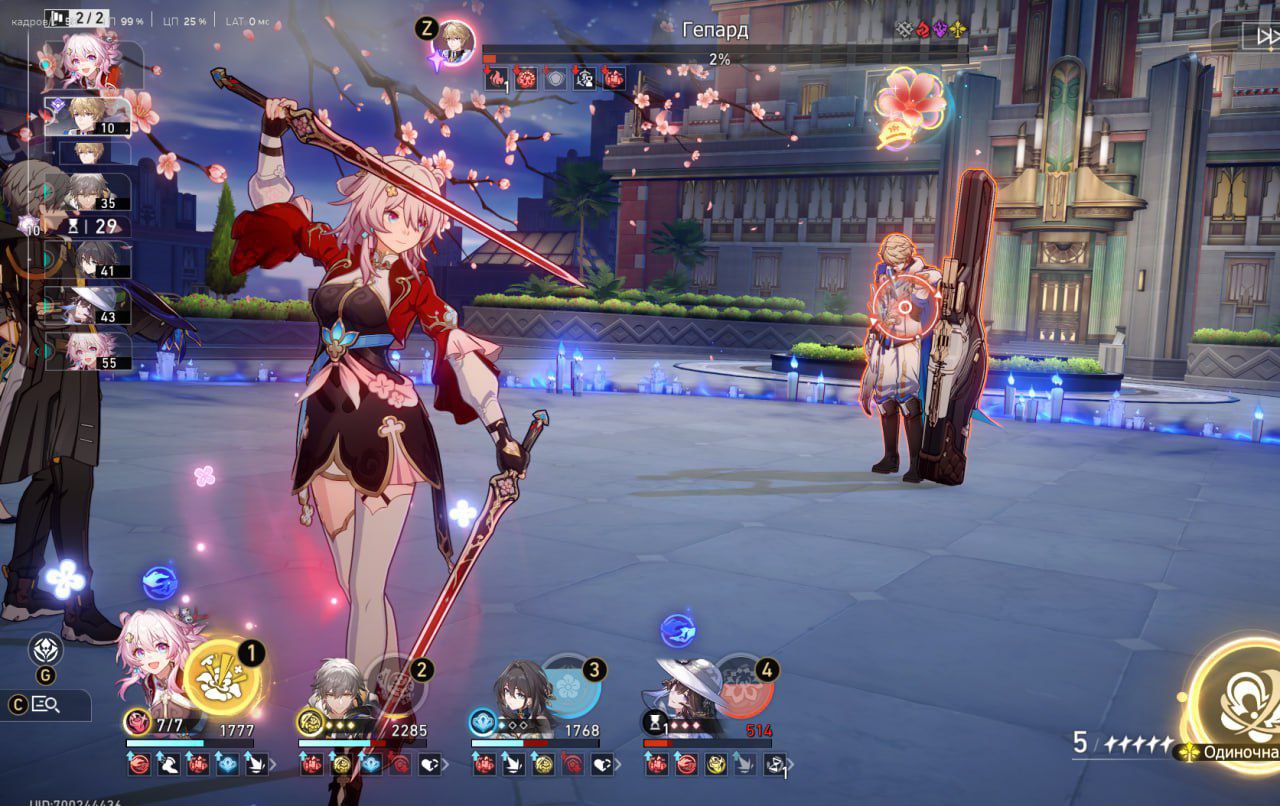The image size is (1280, 806).
Task: Select the grey-haired Trailblazer party portrait
Action: click(x=333, y=686)
